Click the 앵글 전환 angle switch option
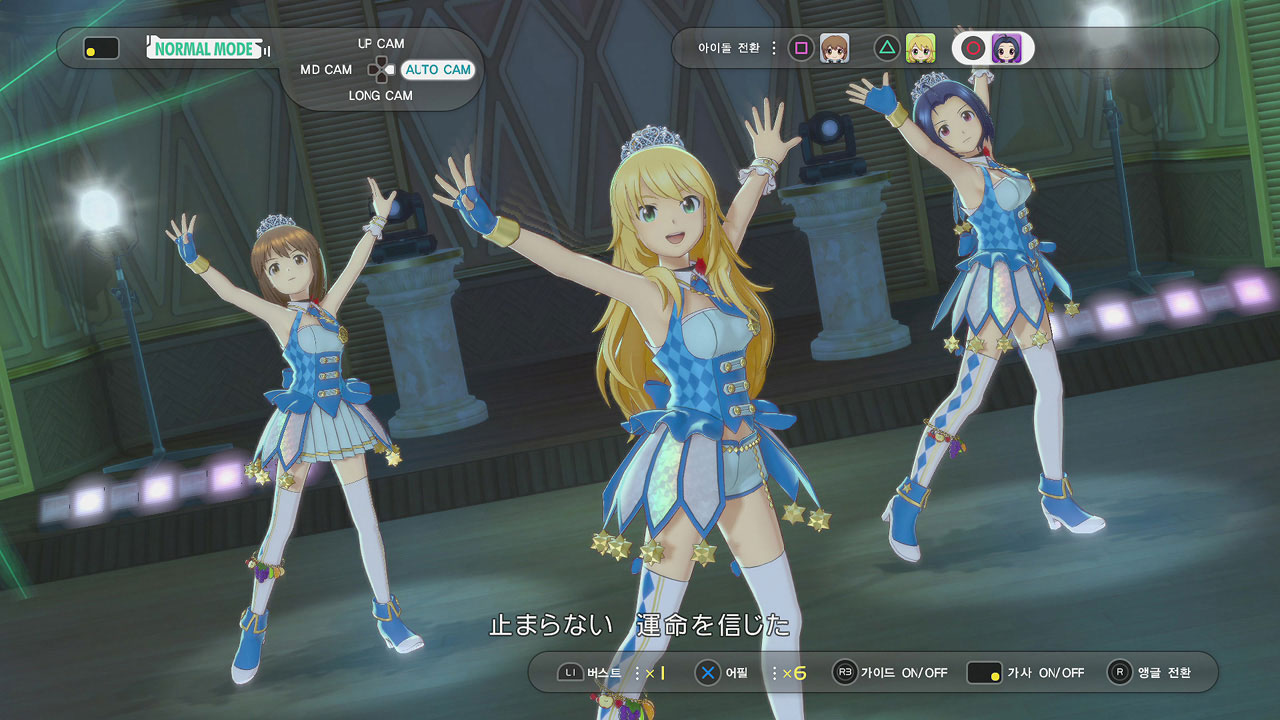 pyautogui.click(x=1163, y=673)
